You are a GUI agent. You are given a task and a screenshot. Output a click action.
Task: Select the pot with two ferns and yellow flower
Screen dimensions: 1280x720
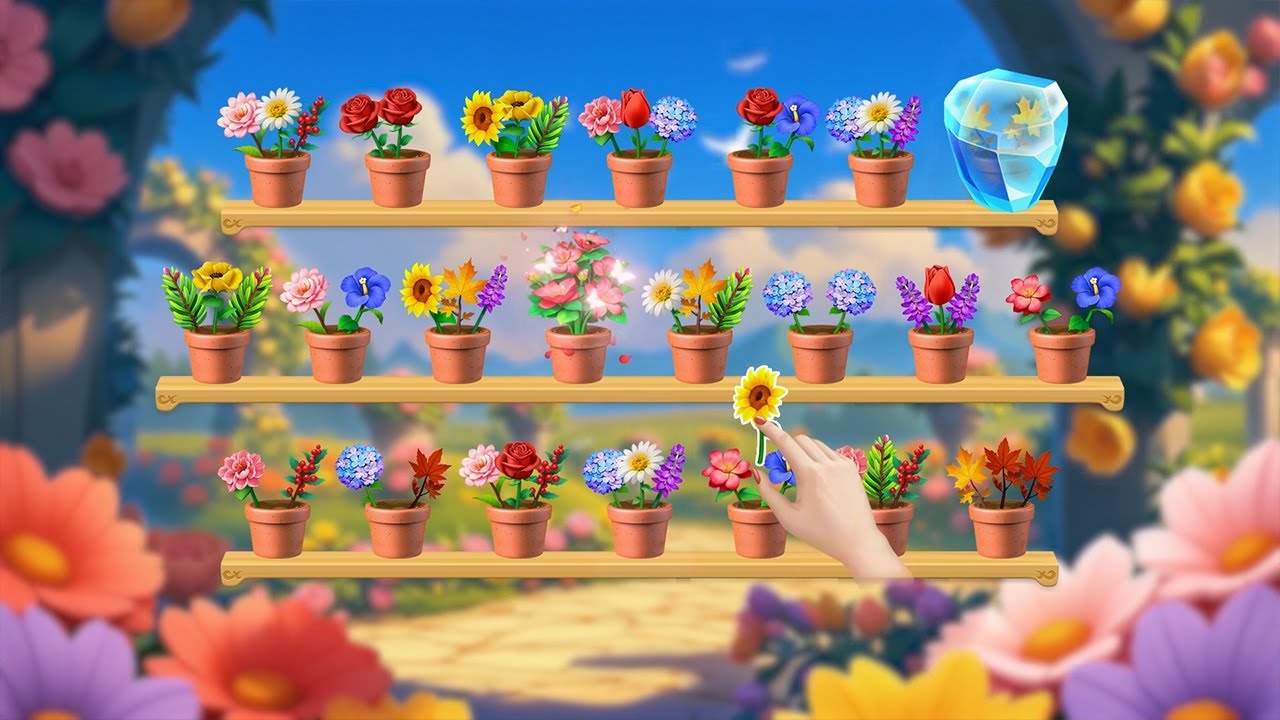(217, 353)
